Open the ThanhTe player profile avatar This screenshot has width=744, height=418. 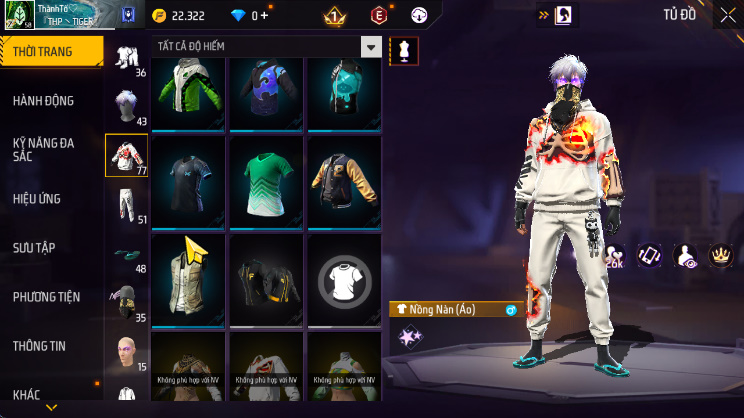(18, 15)
